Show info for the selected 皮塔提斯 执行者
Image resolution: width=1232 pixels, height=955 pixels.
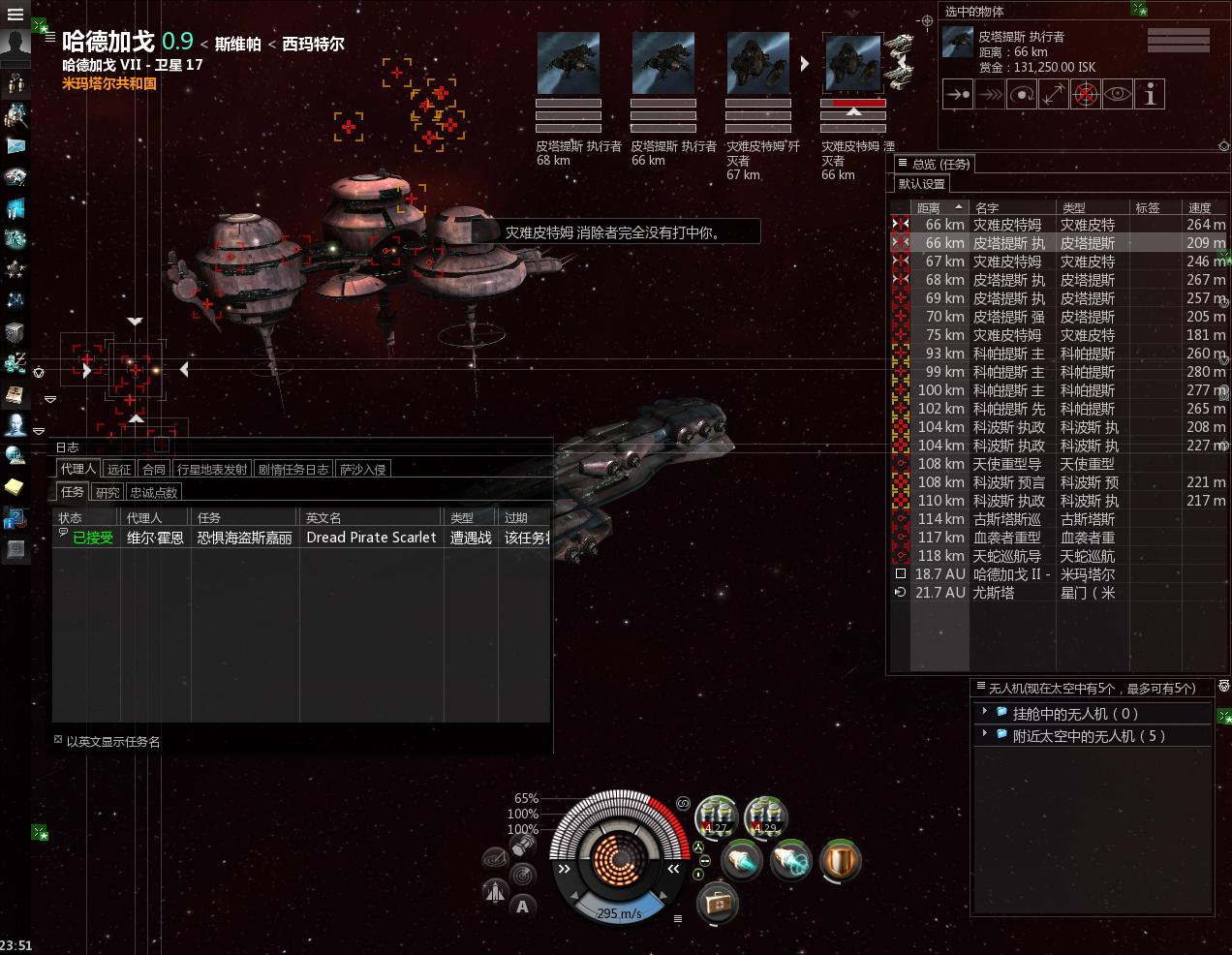(x=1149, y=95)
